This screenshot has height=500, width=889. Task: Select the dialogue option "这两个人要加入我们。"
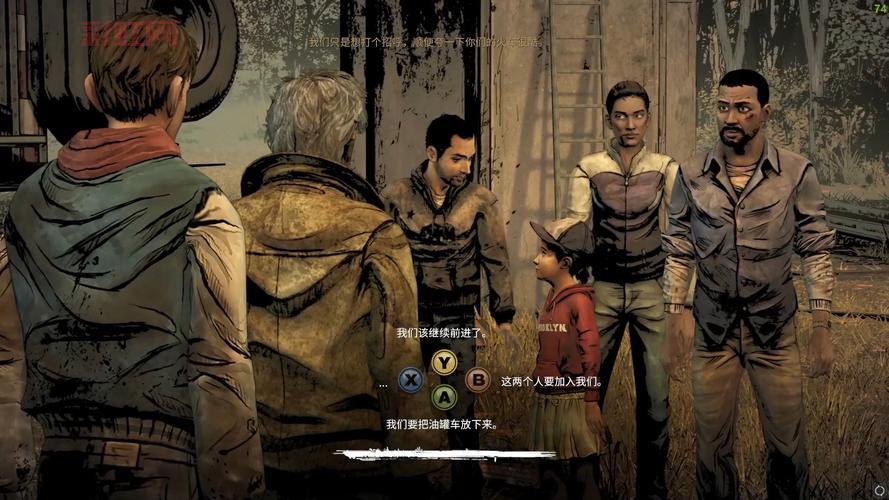click(551, 381)
